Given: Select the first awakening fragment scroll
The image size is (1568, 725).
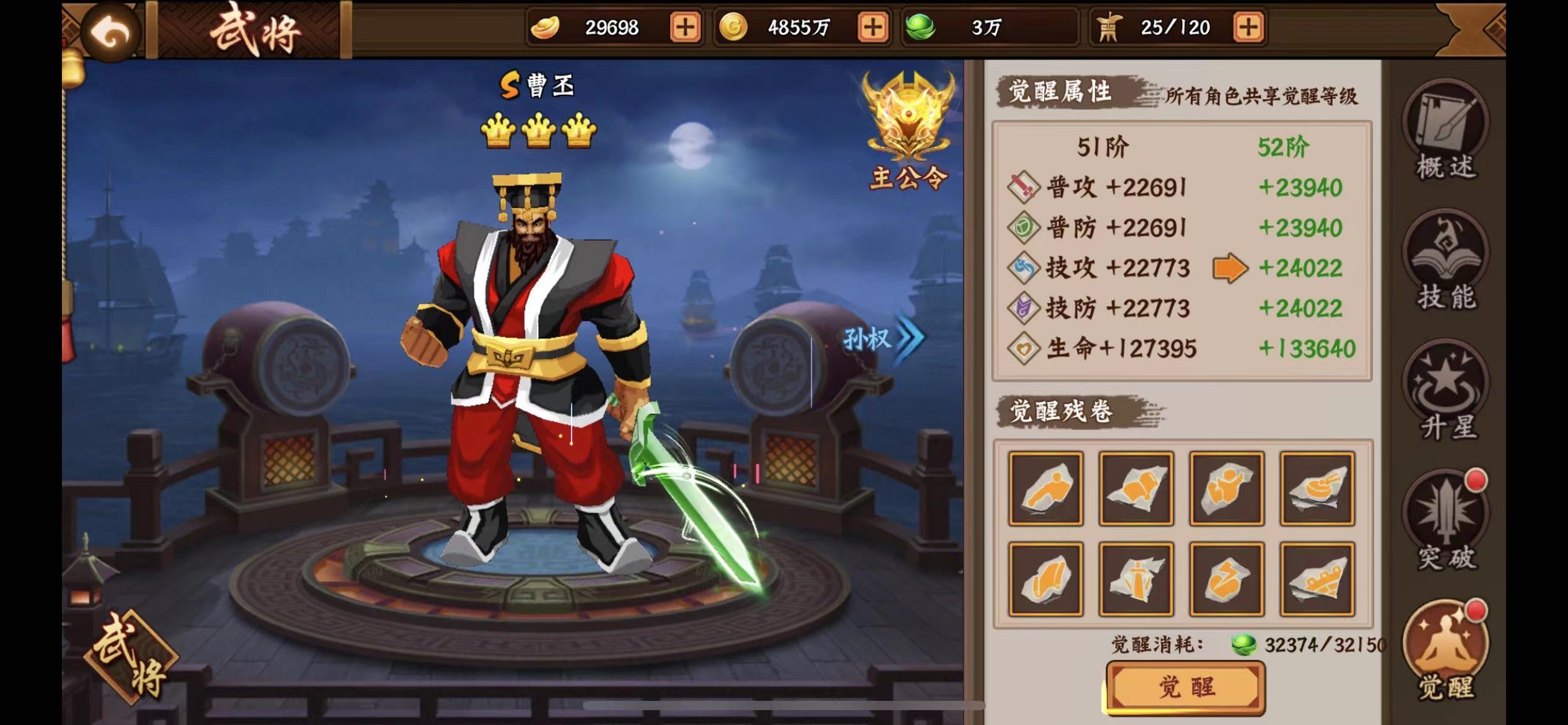Looking at the screenshot, I should click(1046, 489).
